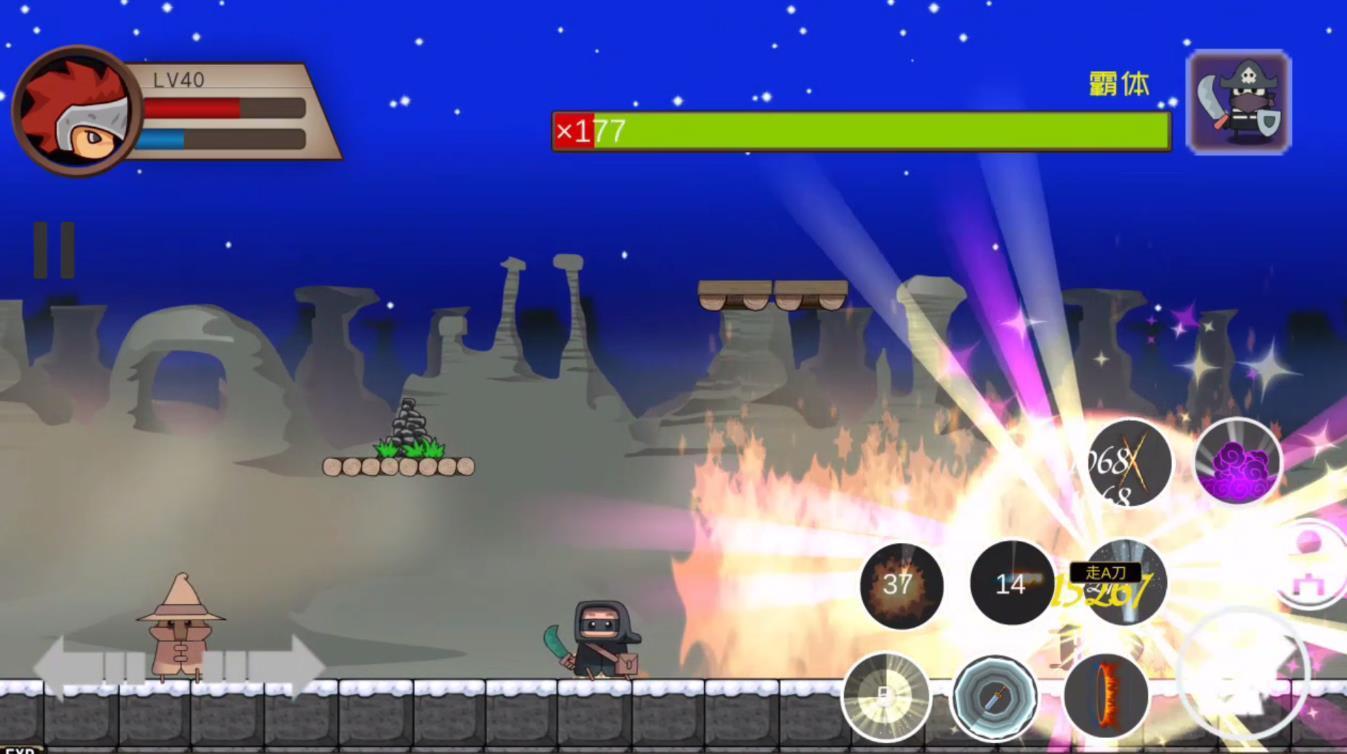Viewport: 1347px width, 754px height.
Task: Activate the 走A刀 skill button
Action: 1124,584
